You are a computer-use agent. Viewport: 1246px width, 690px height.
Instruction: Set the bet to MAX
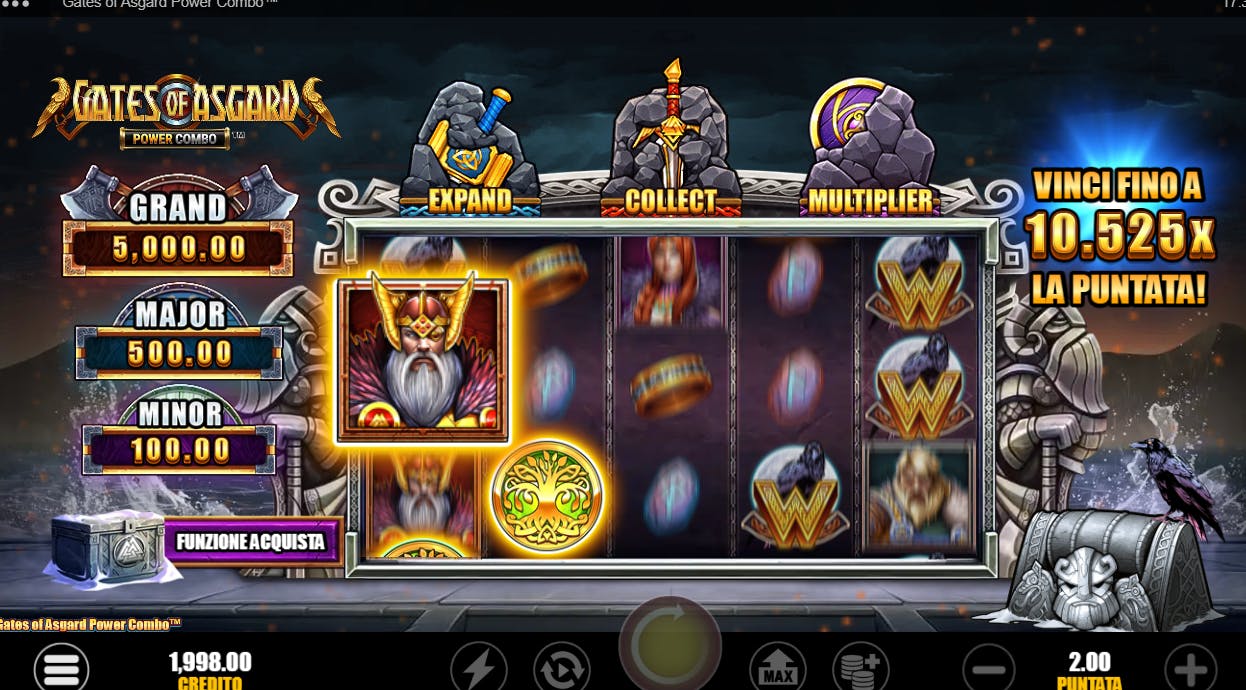(x=778, y=667)
